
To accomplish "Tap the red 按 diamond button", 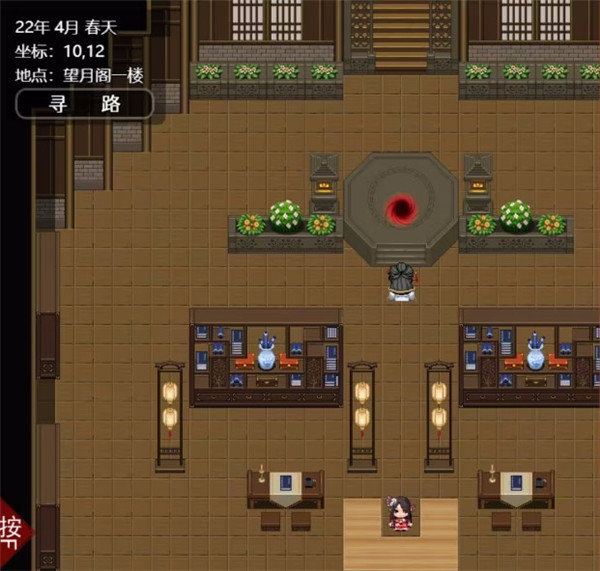I will pos(14,528).
